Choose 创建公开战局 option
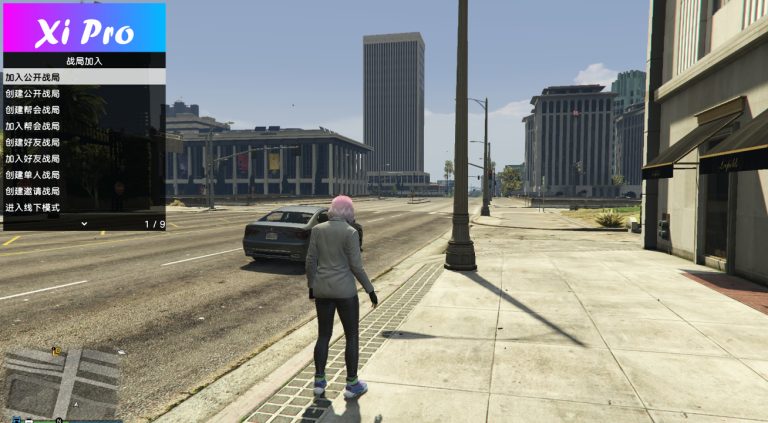Image resolution: width=768 pixels, height=423 pixels. [x=83, y=93]
